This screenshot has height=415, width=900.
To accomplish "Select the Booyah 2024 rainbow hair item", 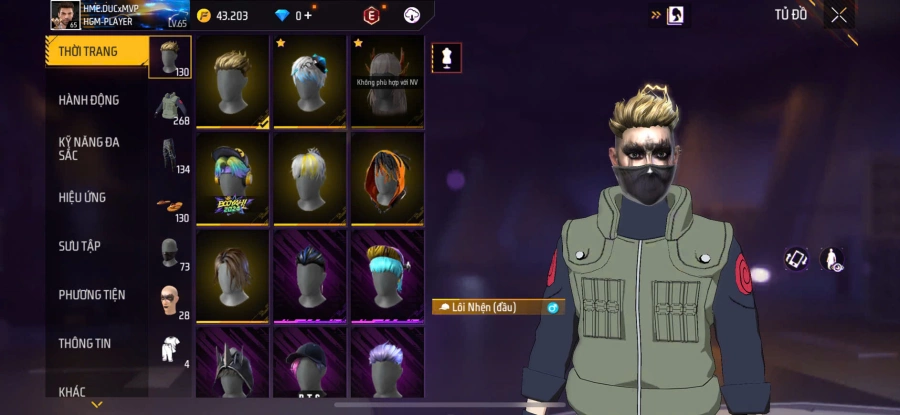I will 233,177.
